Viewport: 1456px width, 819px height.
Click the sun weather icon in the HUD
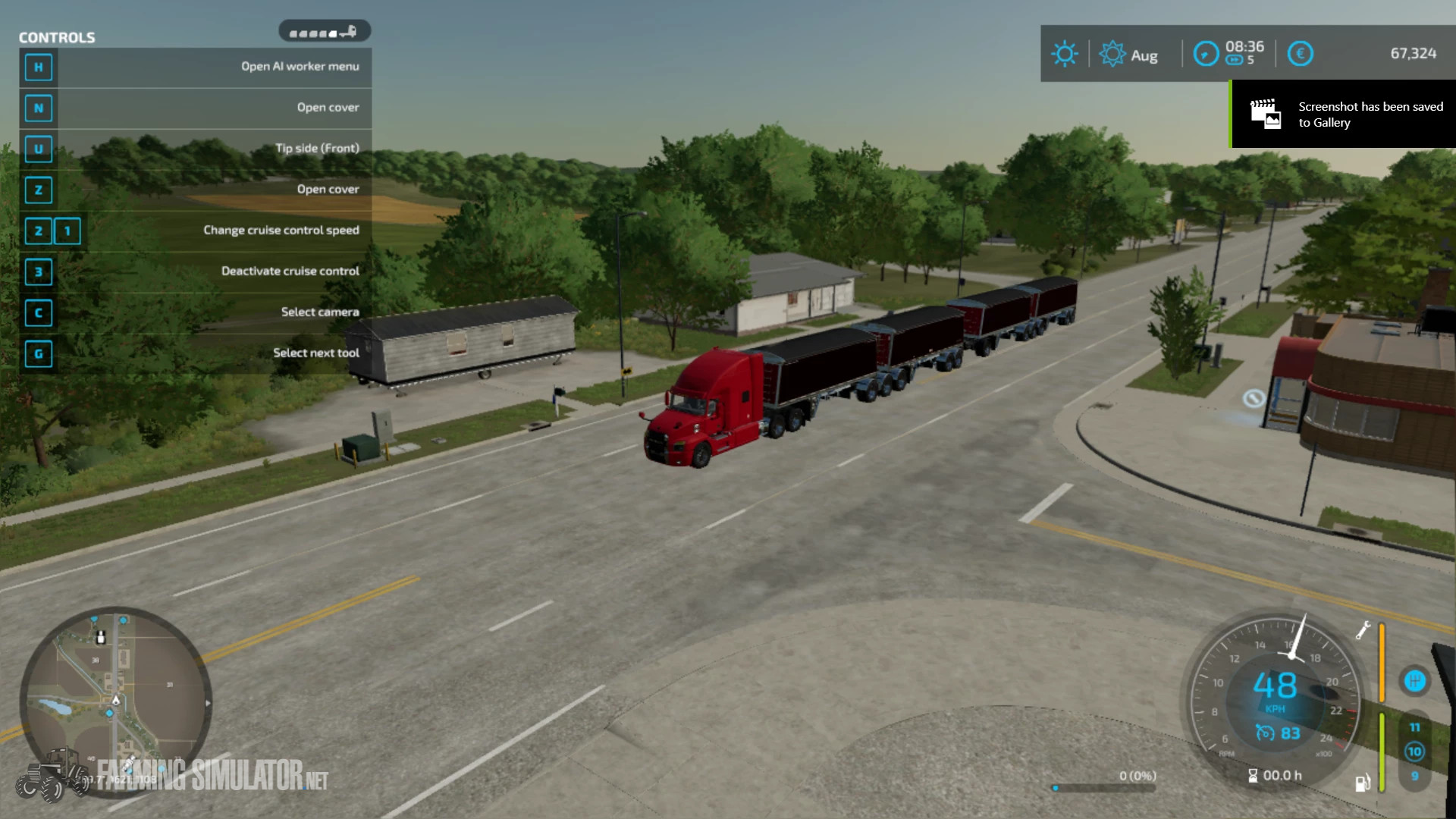[x=1065, y=53]
